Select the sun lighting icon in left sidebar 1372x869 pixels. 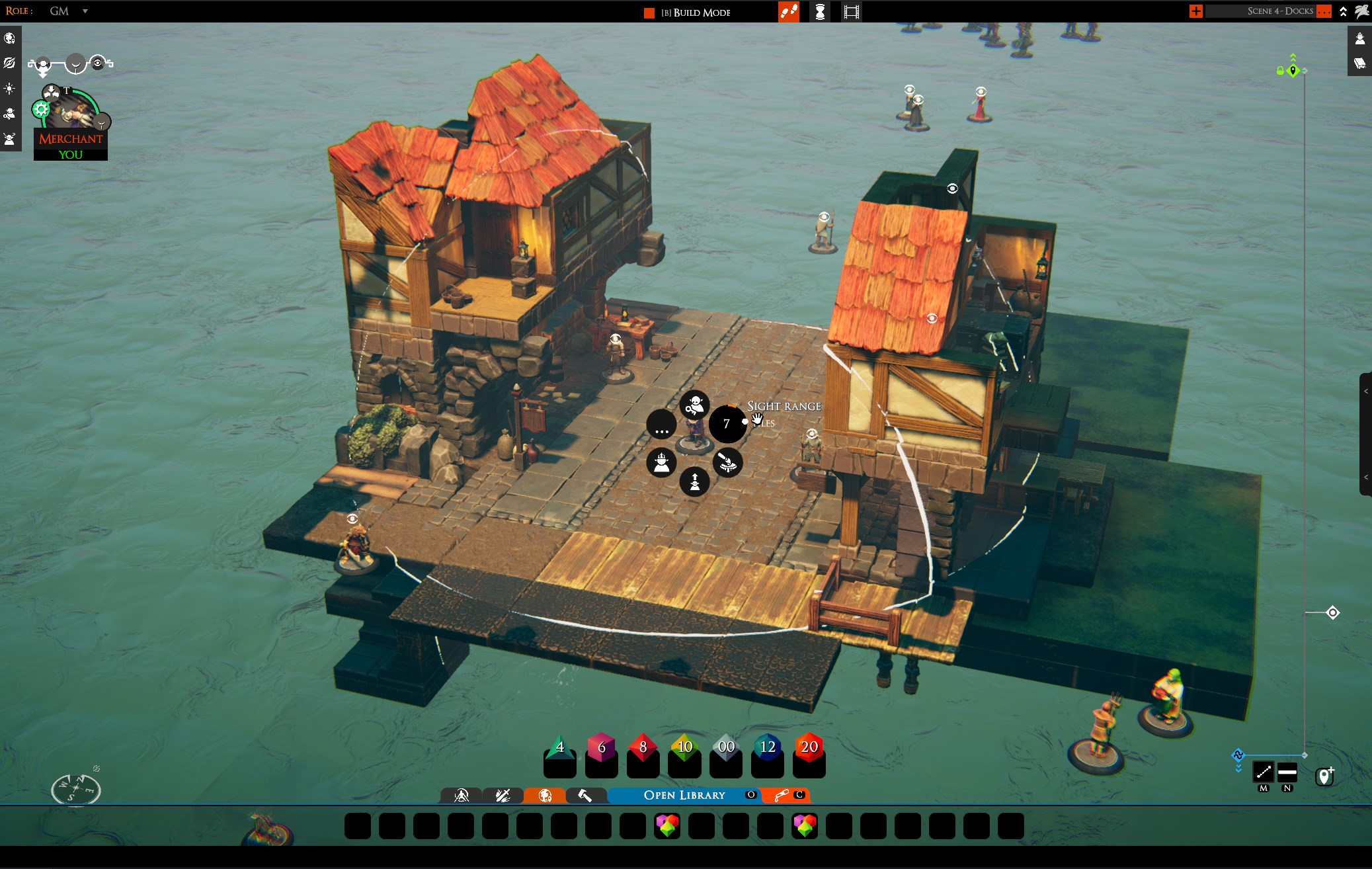(10, 89)
